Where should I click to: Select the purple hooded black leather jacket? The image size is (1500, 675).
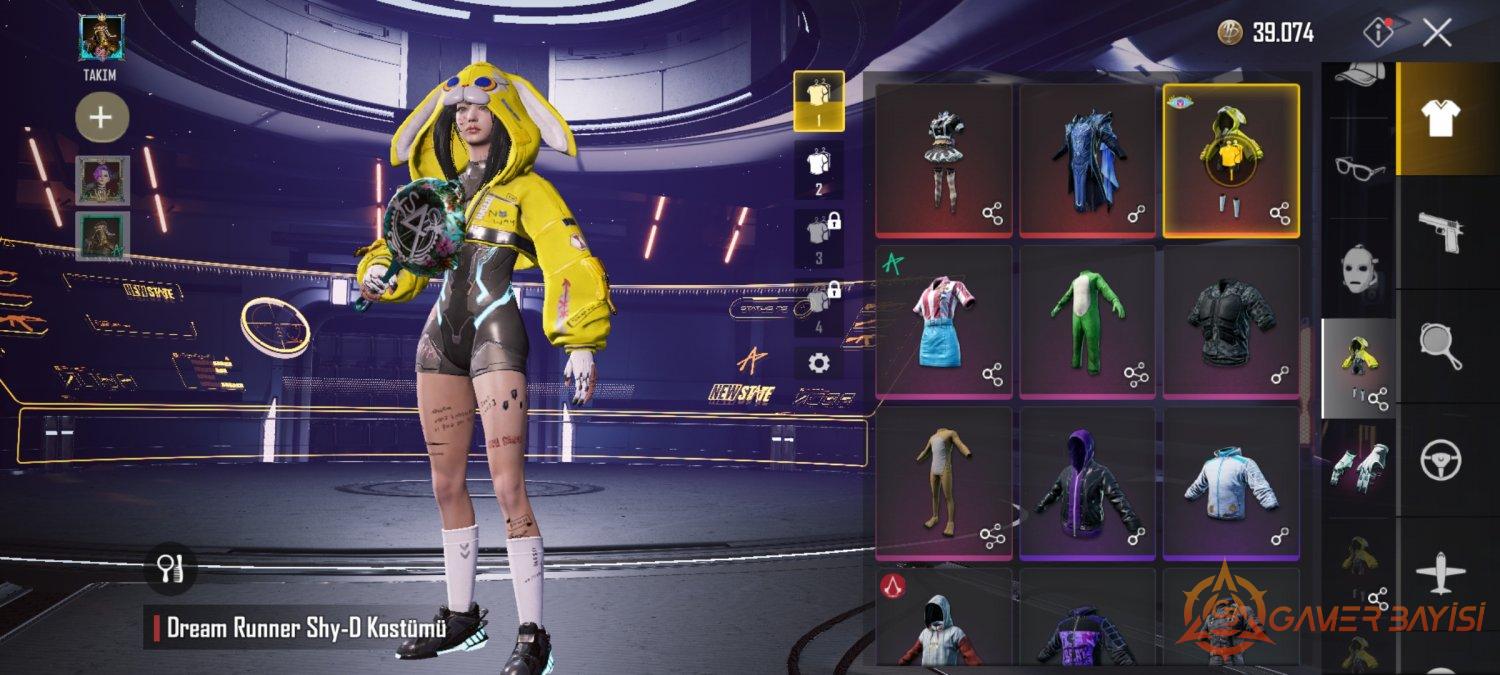click(1087, 484)
